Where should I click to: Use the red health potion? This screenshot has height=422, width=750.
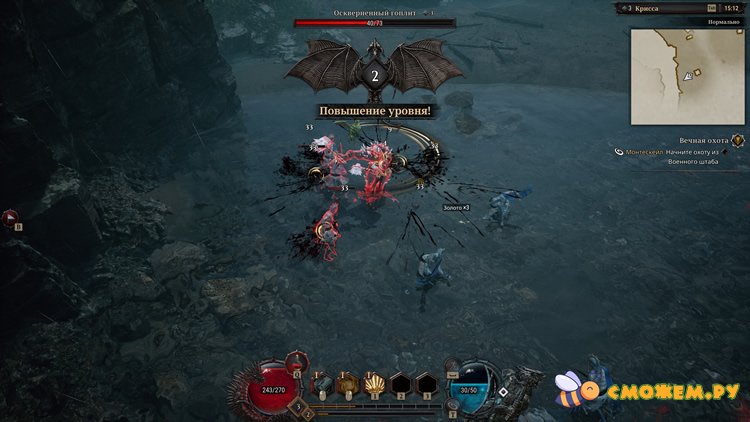(x=296, y=362)
